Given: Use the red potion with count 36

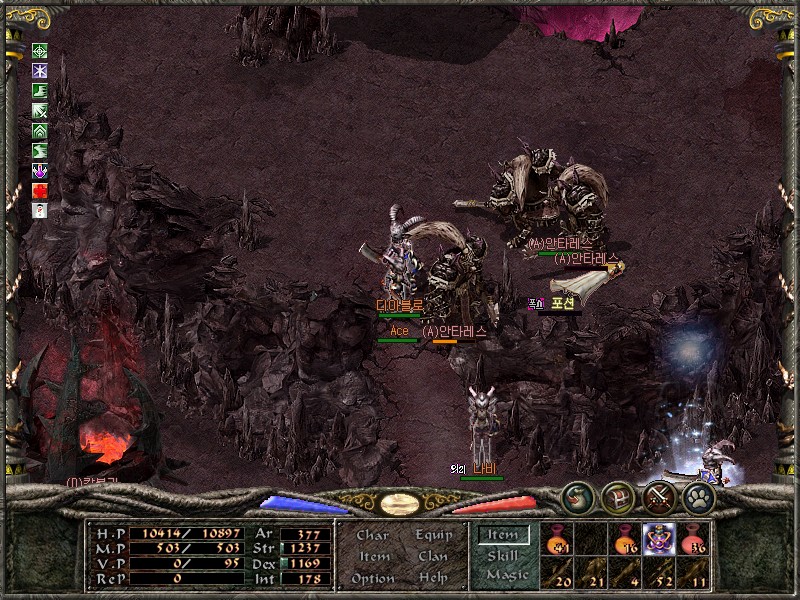Looking at the screenshot, I should pyautogui.click(x=693, y=540).
